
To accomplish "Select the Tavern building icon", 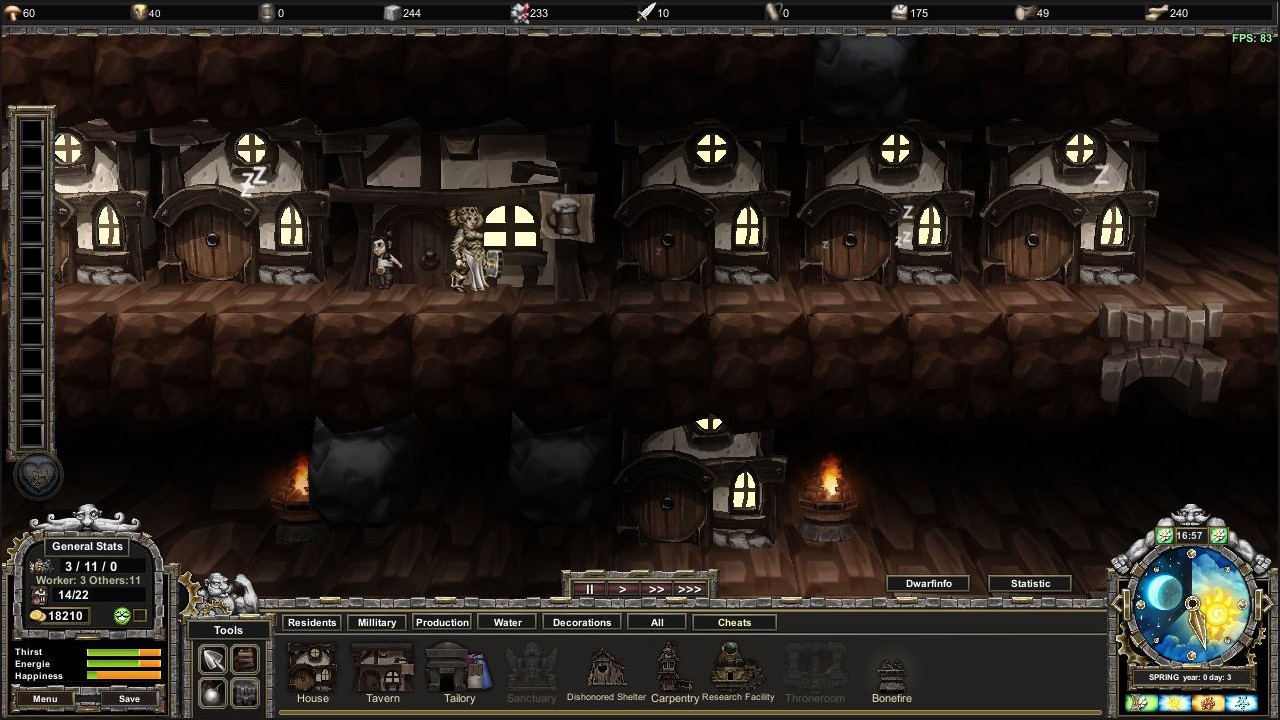I will tap(382, 668).
